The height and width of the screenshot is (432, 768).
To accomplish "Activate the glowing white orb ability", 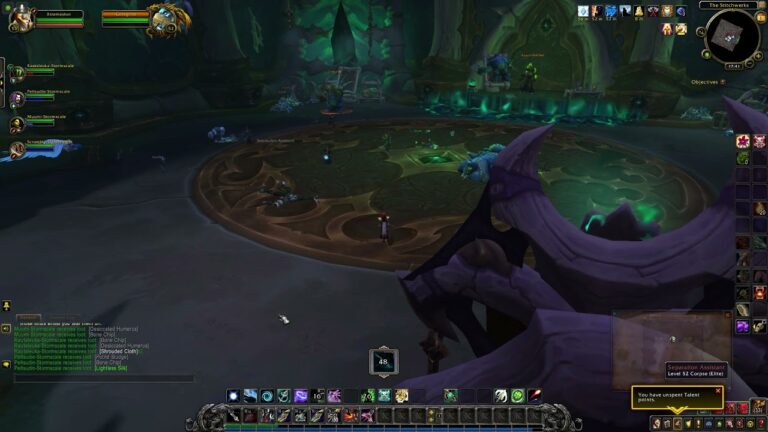I will point(233,396).
